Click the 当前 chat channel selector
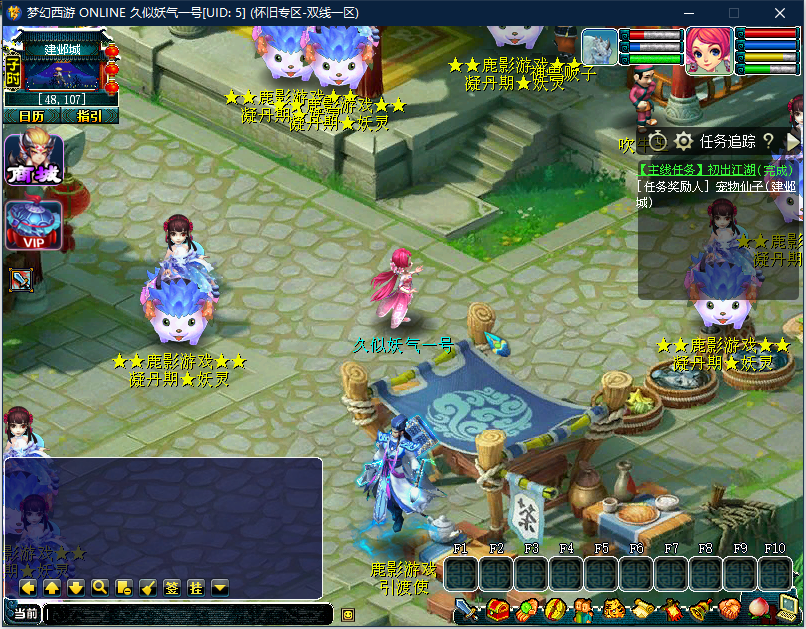This screenshot has width=806, height=629. coord(25,613)
